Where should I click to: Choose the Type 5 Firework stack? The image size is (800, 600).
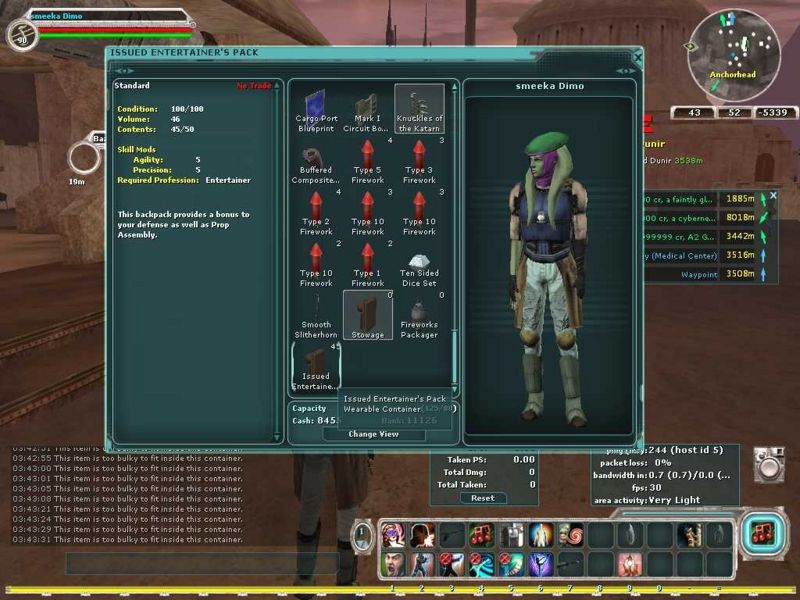(367, 160)
